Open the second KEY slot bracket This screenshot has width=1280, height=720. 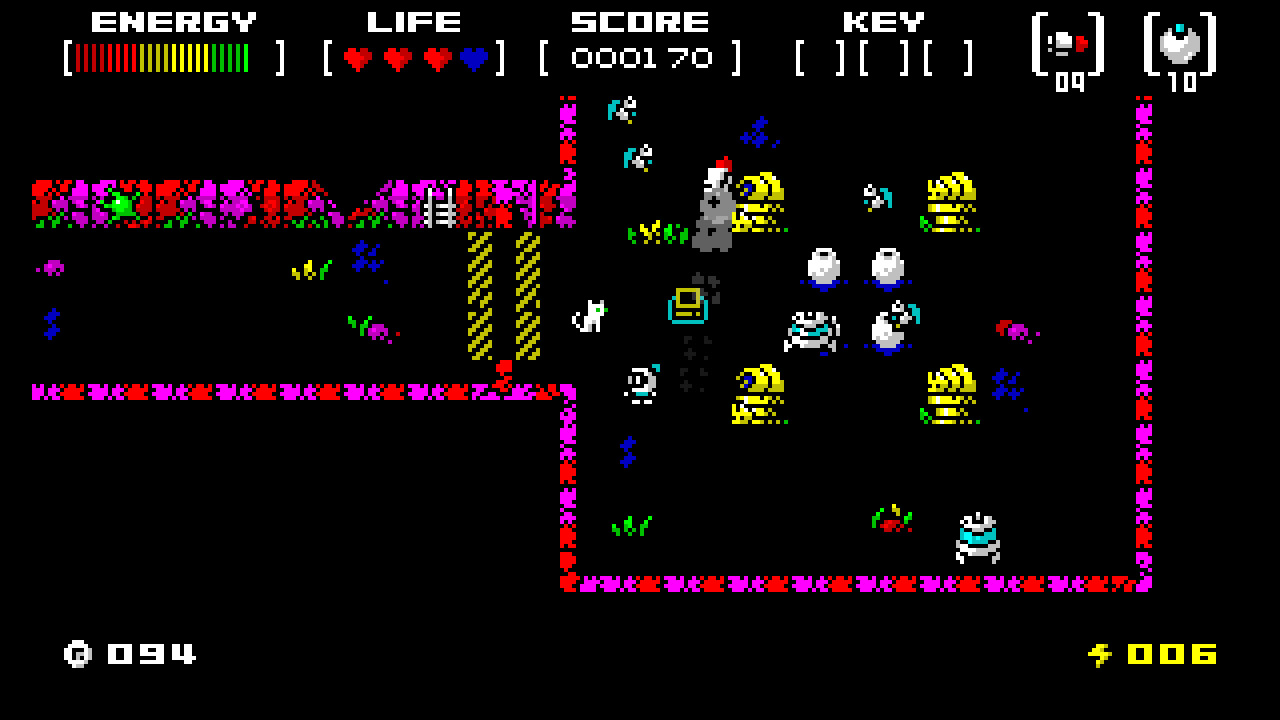[x=882, y=58]
